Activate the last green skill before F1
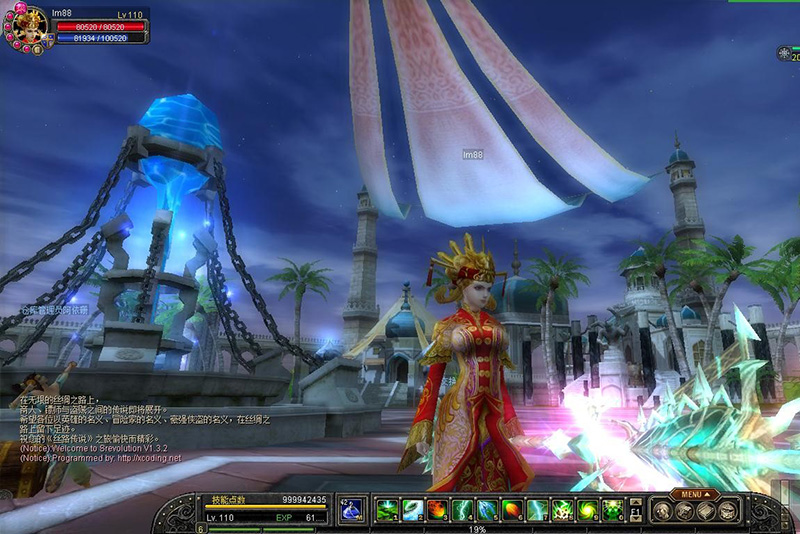Screen dimensions: 800x534 point(612,510)
